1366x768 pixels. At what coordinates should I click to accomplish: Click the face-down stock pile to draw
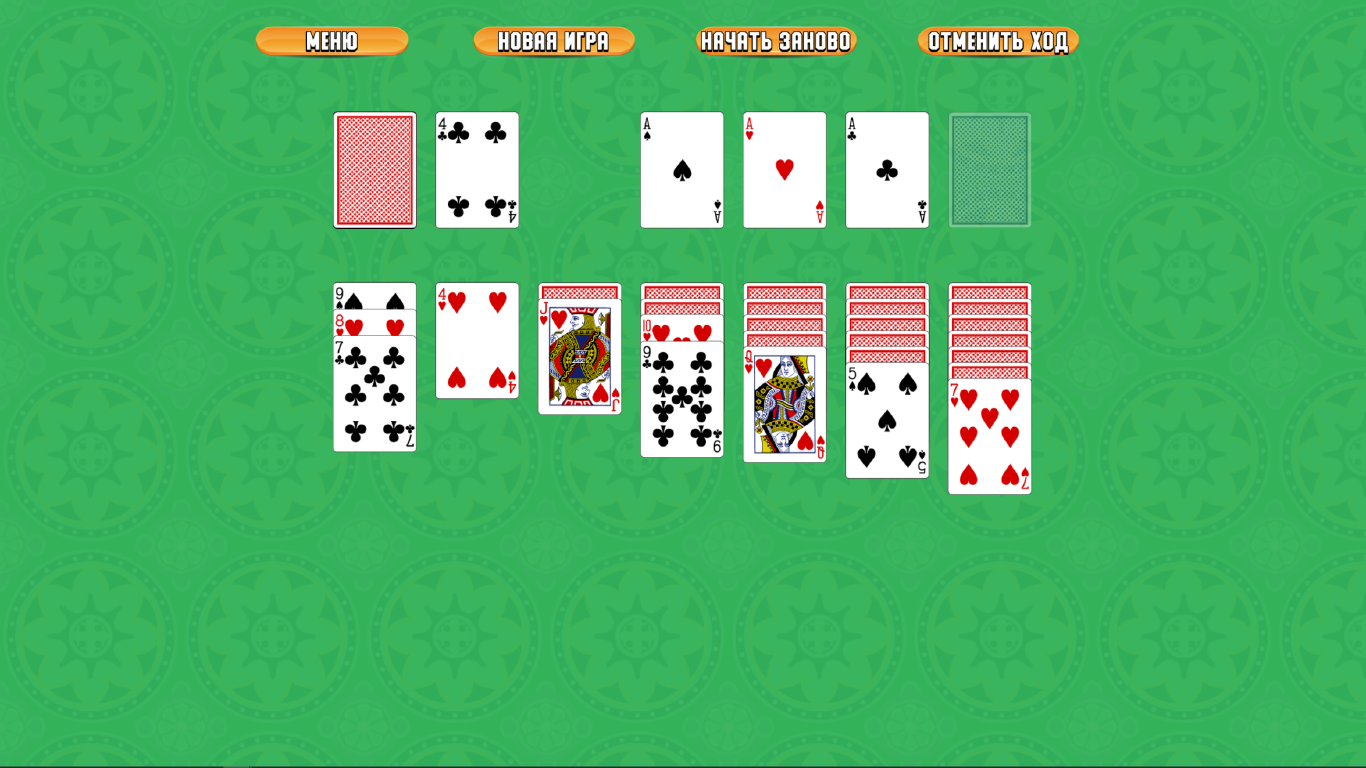[x=374, y=169]
